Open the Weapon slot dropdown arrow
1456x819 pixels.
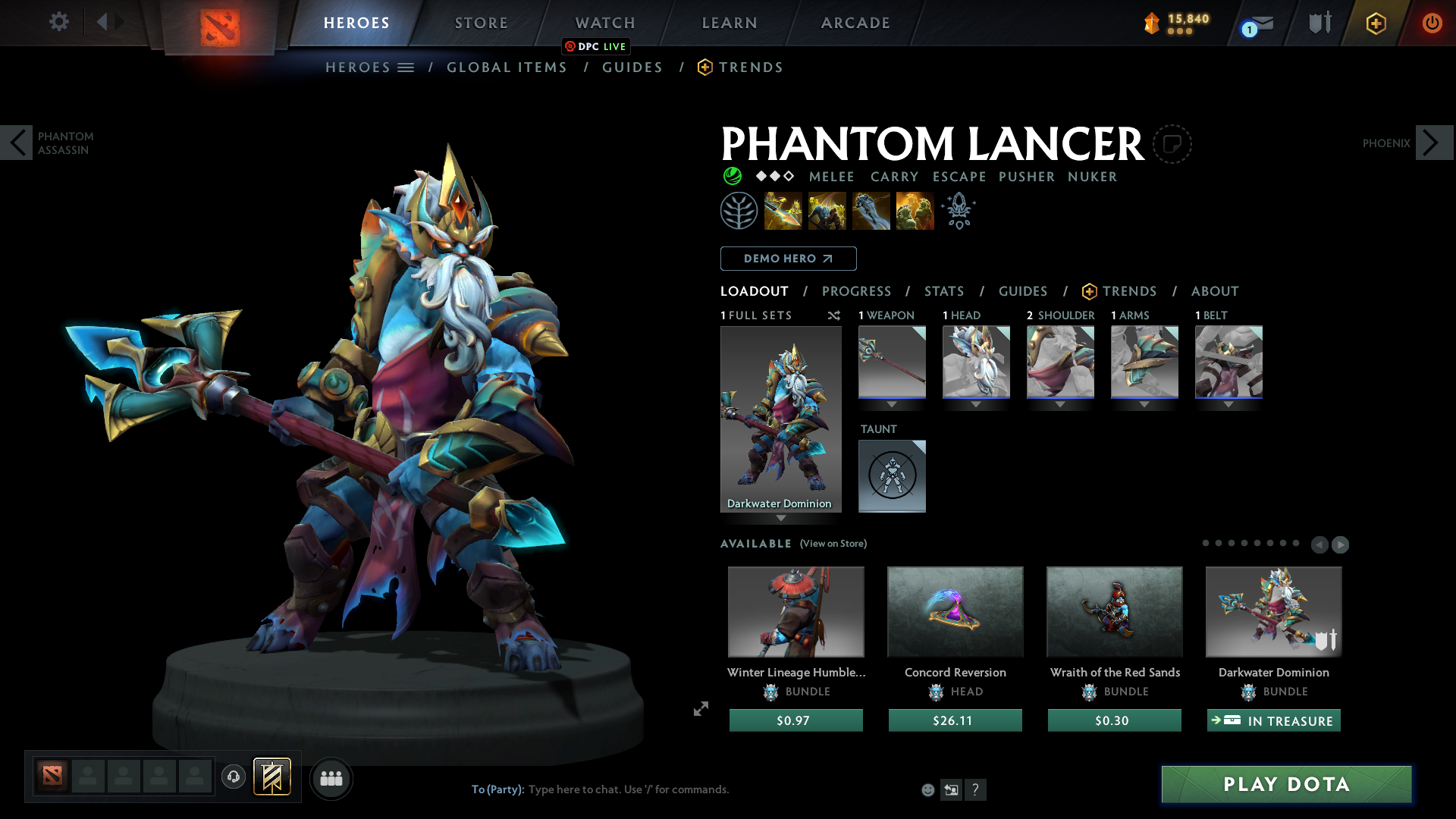(x=892, y=404)
